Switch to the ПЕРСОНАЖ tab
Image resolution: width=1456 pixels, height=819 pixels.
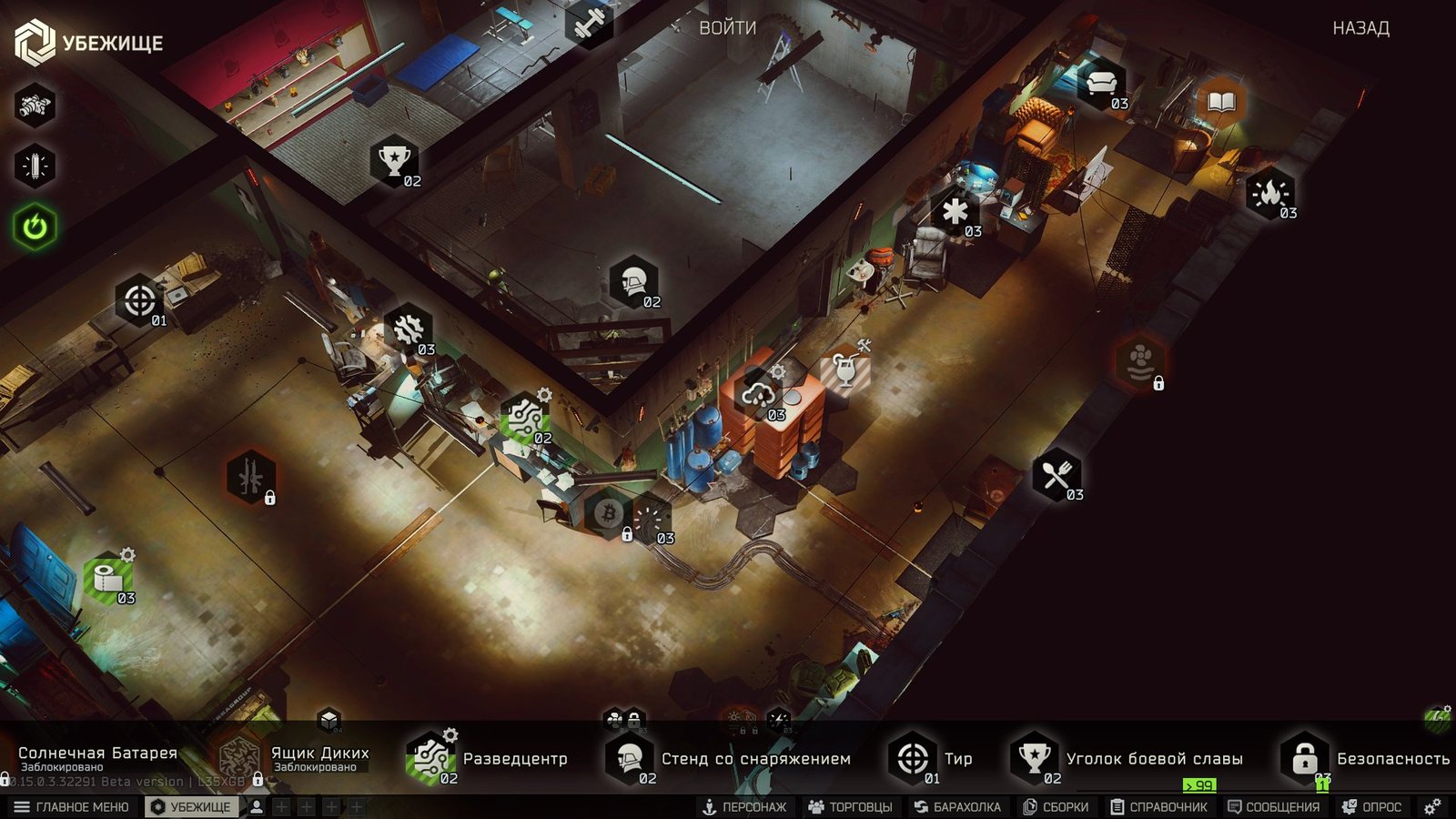(744, 807)
